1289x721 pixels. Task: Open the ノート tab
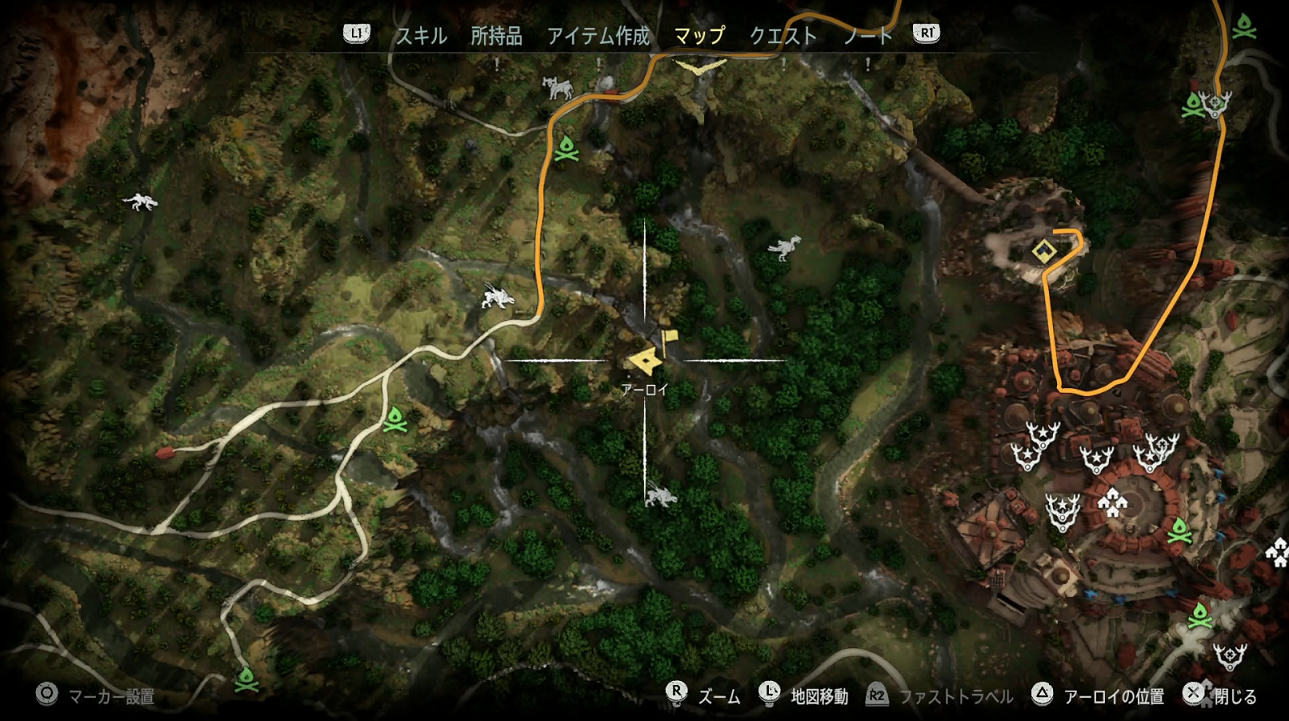(869, 34)
